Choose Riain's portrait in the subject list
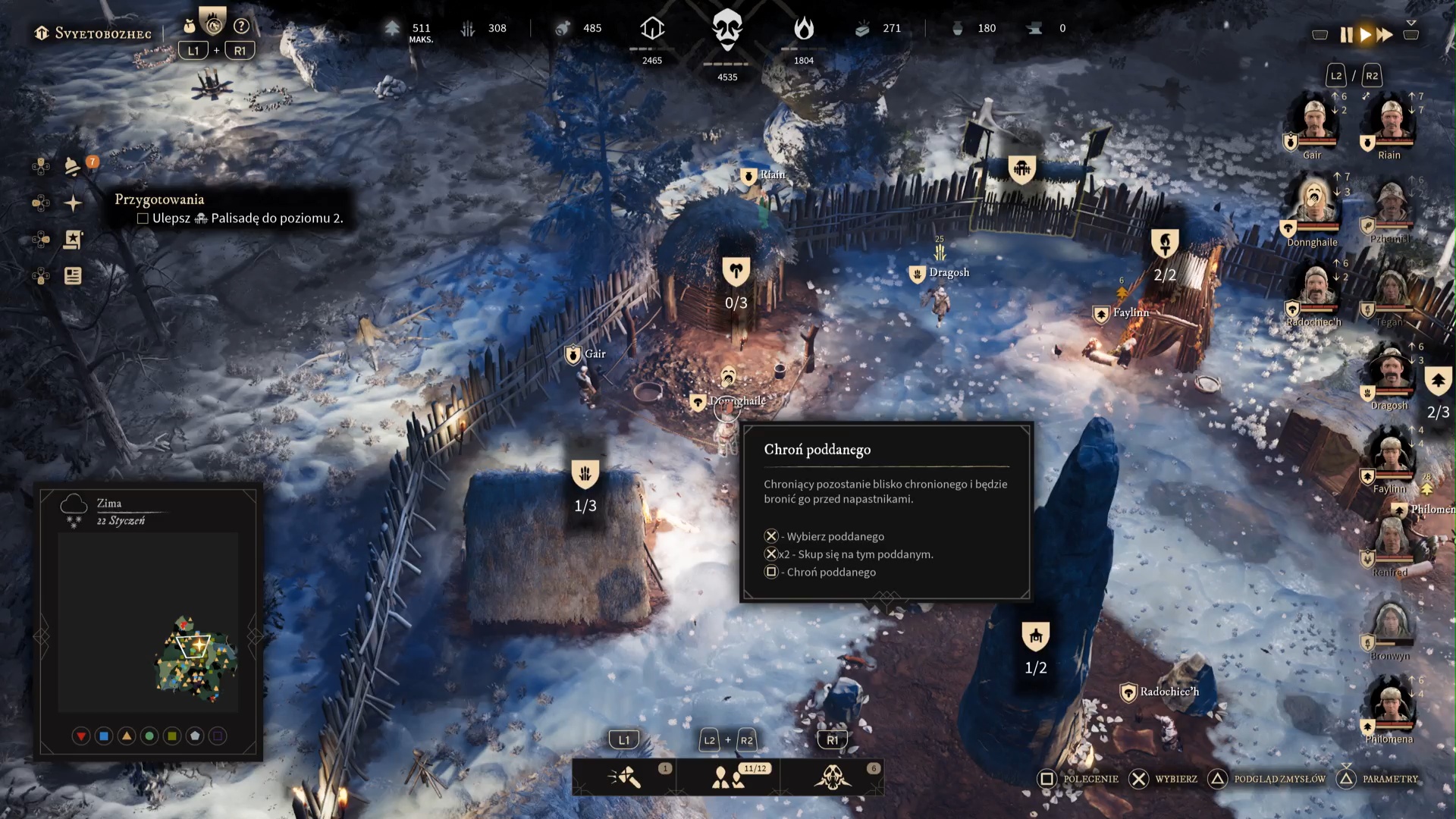 click(1391, 121)
